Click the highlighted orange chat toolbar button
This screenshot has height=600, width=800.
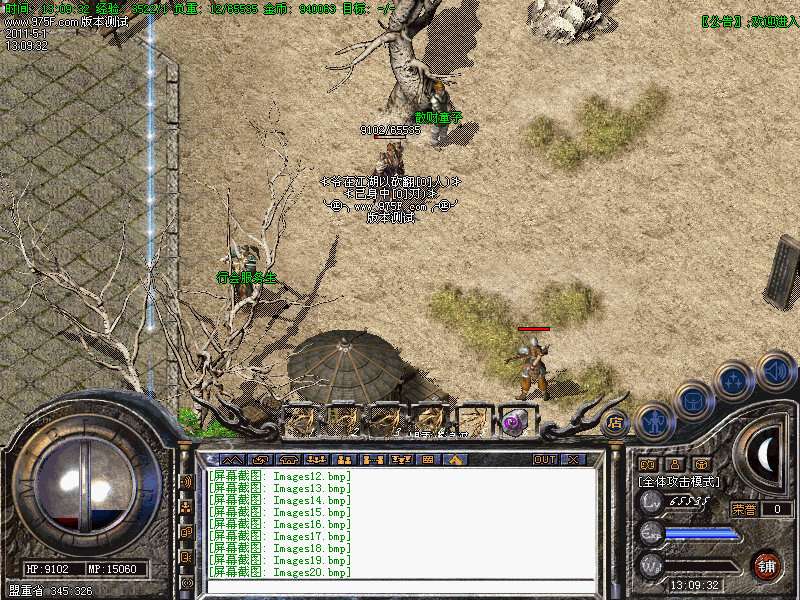pyautogui.click(x=456, y=460)
